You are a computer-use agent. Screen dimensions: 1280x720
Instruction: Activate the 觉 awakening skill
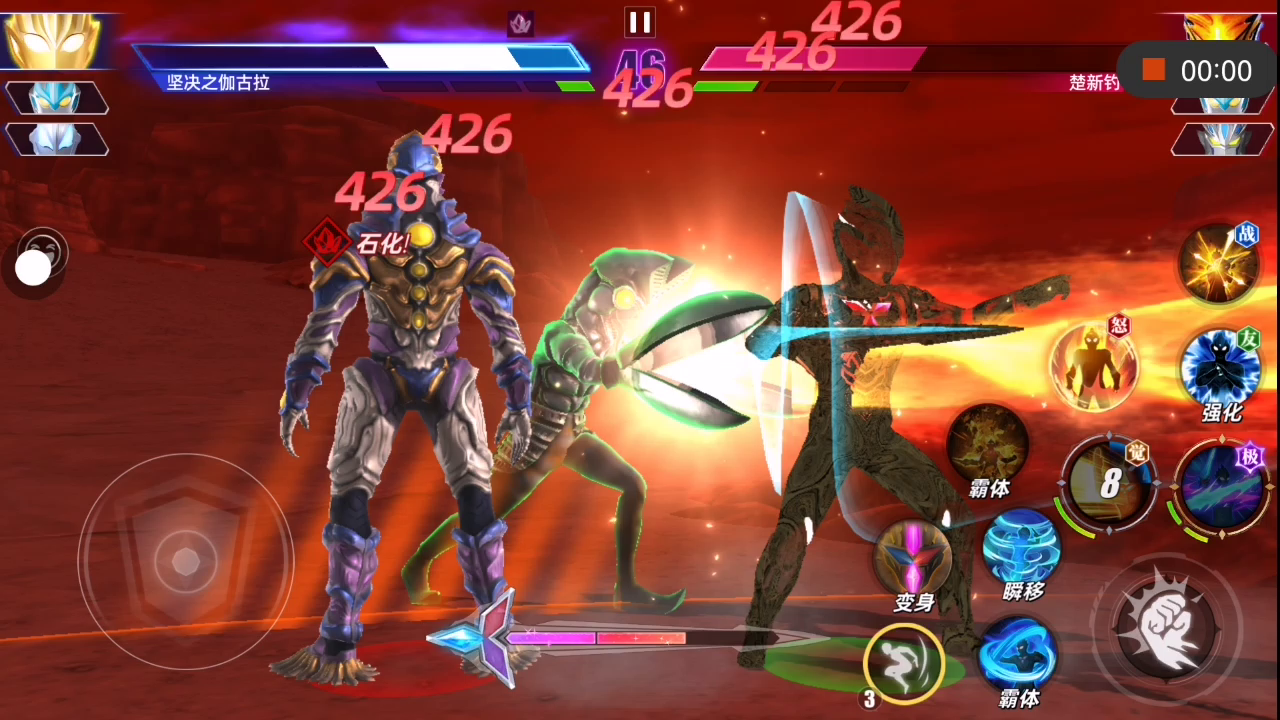[x=1109, y=484]
